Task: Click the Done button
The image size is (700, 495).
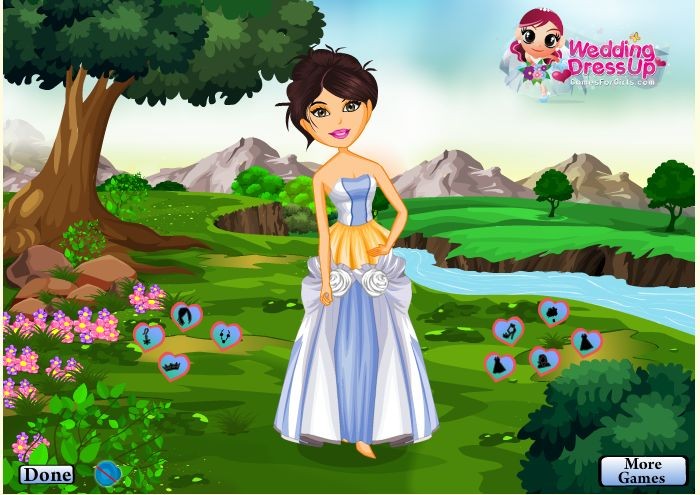Action: tap(46, 475)
